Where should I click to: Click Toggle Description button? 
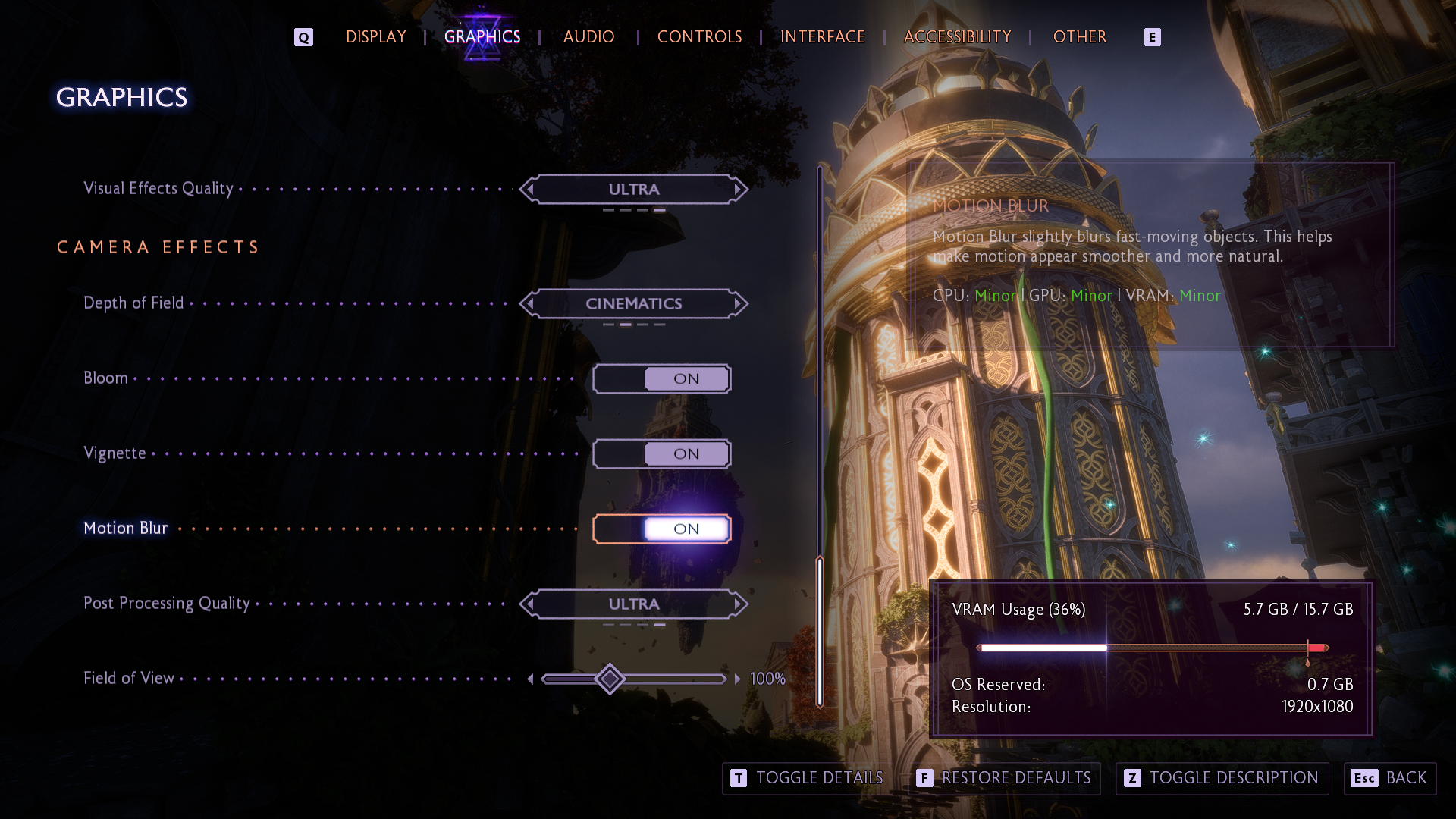tap(1222, 778)
